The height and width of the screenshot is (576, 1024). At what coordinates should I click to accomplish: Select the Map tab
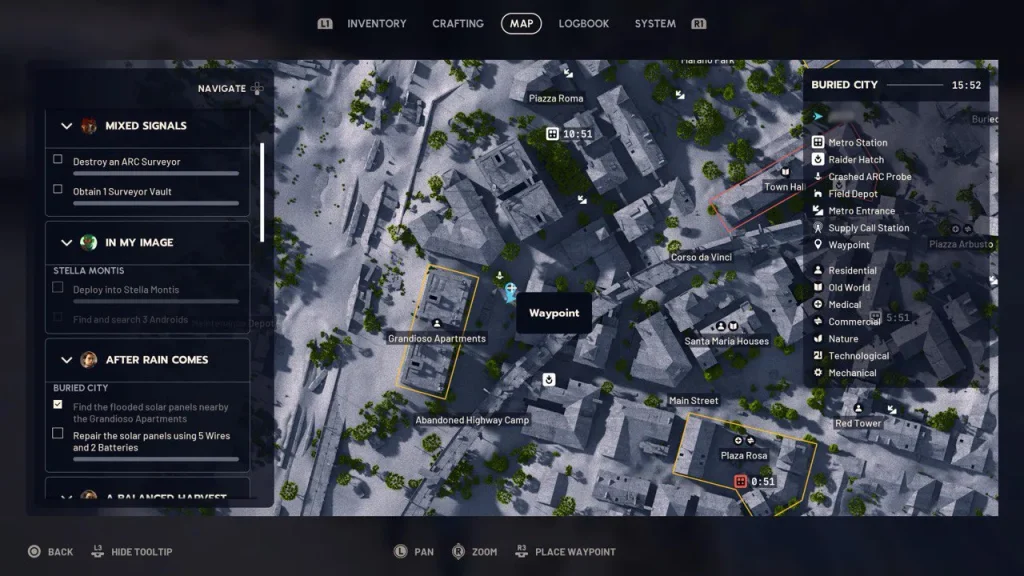click(521, 24)
